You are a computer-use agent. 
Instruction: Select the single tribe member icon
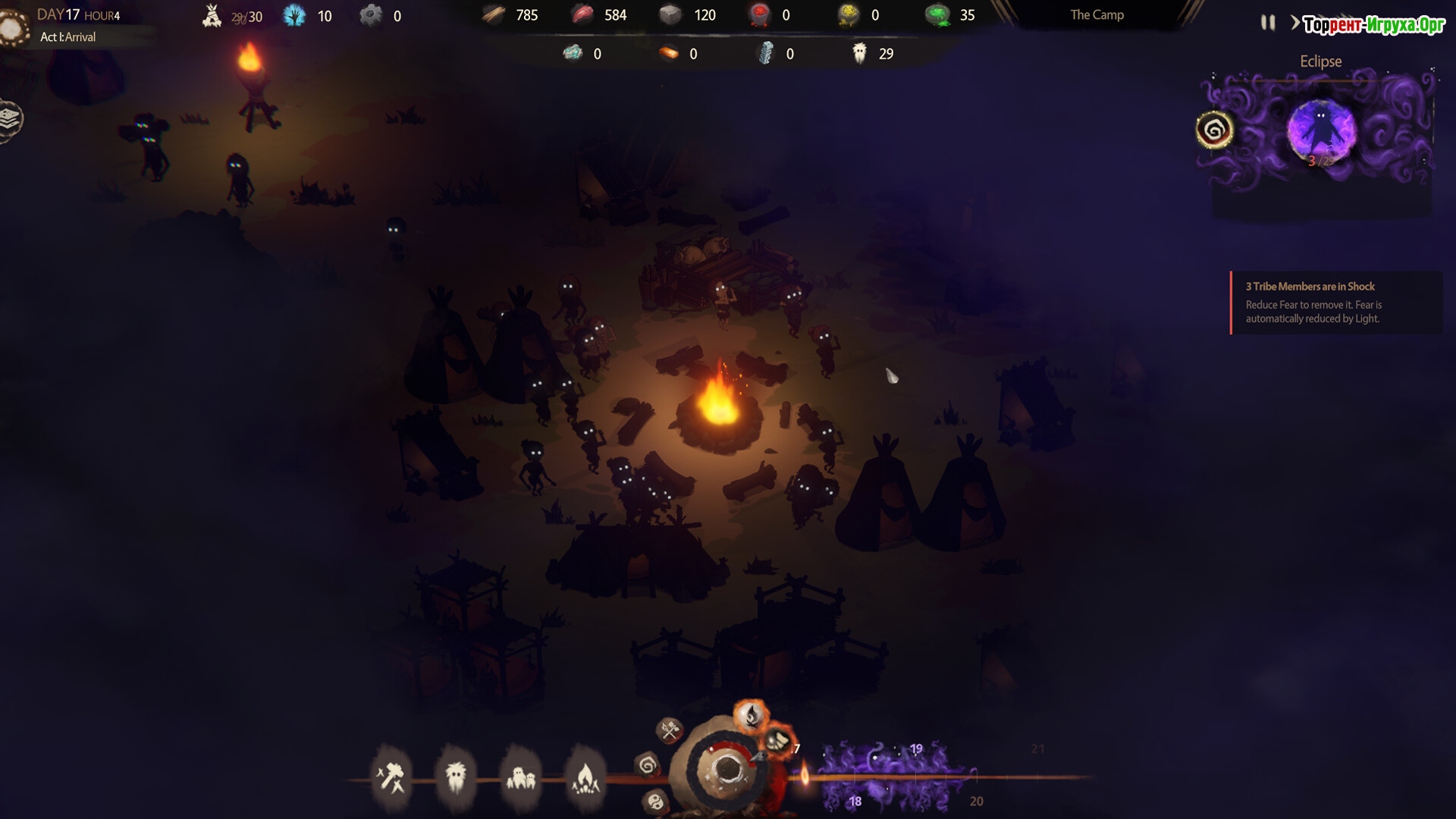pos(456,777)
